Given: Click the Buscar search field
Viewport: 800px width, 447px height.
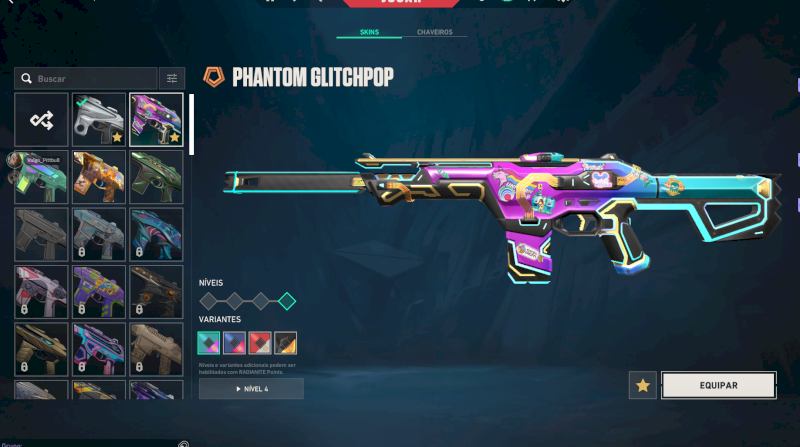Looking at the screenshot, I should tap(92, 78).
